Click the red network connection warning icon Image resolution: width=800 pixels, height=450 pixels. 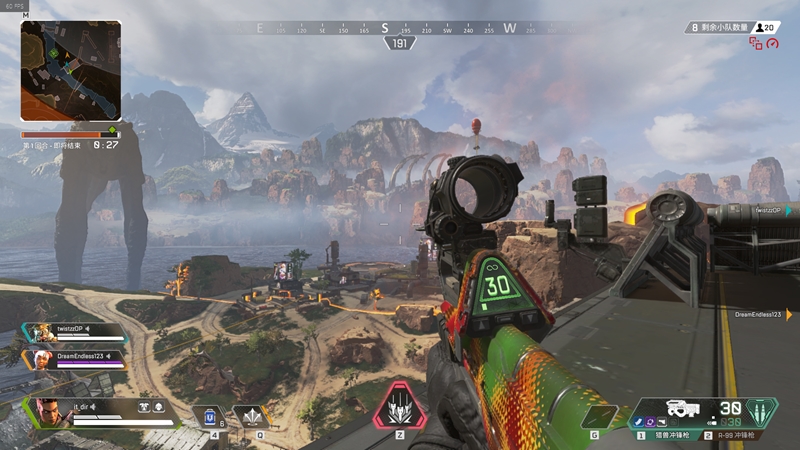pos(755,44)
